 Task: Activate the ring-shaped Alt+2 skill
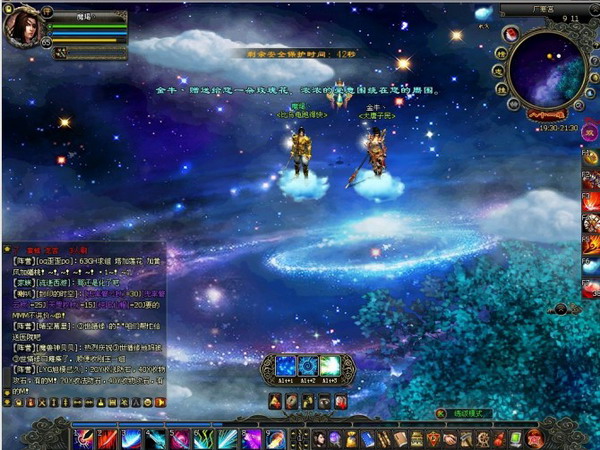(x=306, y=367)
